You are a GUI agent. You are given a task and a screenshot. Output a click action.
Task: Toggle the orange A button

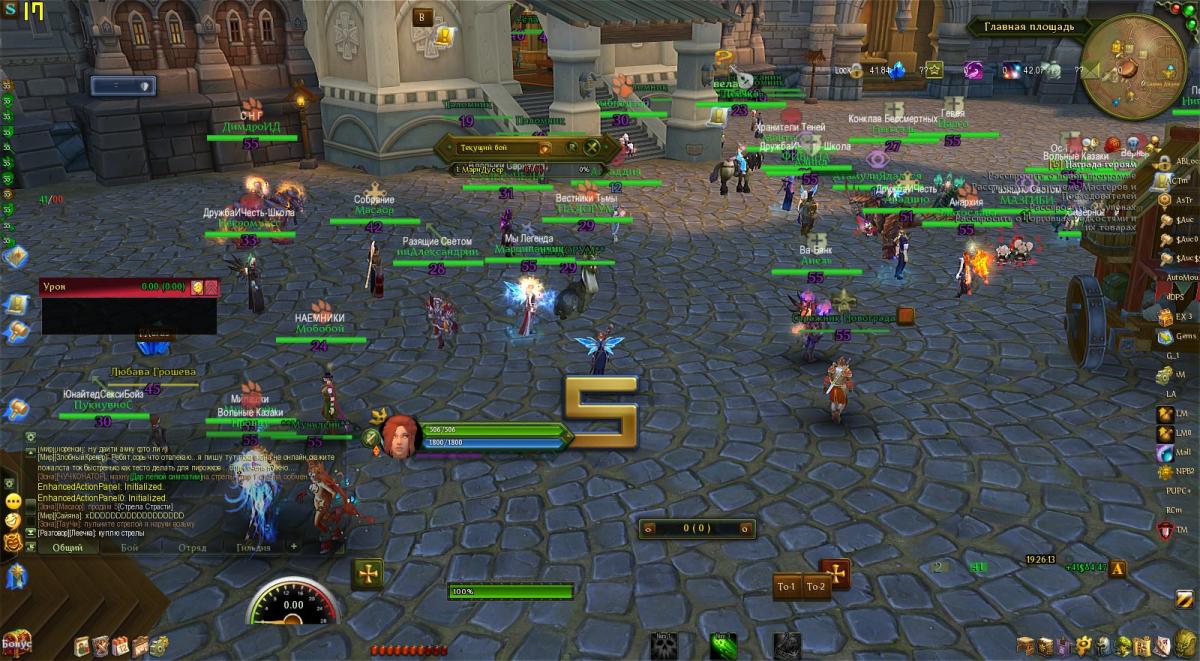tap(1119, 568)
